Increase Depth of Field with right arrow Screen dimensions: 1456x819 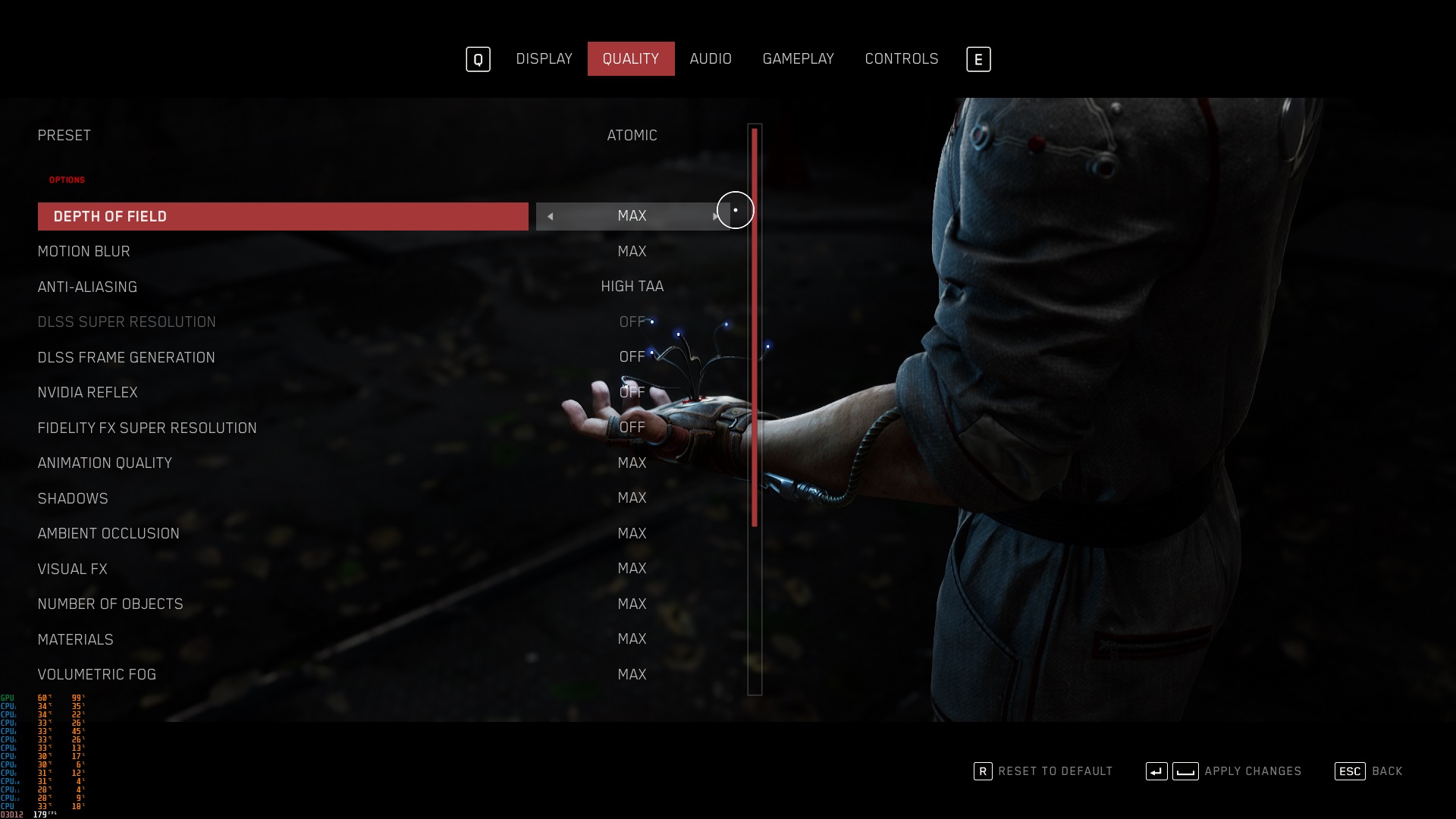715,217
